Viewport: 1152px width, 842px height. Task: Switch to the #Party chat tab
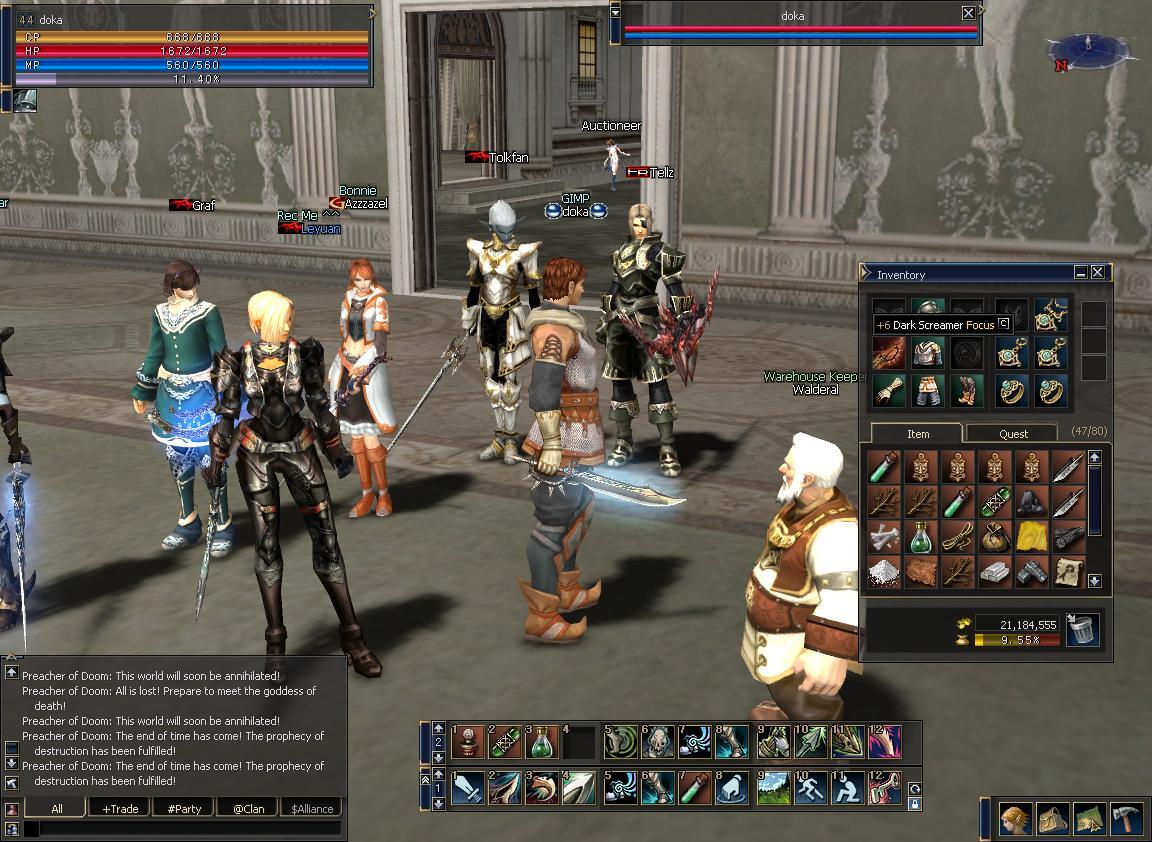click(x=184, y=808)
